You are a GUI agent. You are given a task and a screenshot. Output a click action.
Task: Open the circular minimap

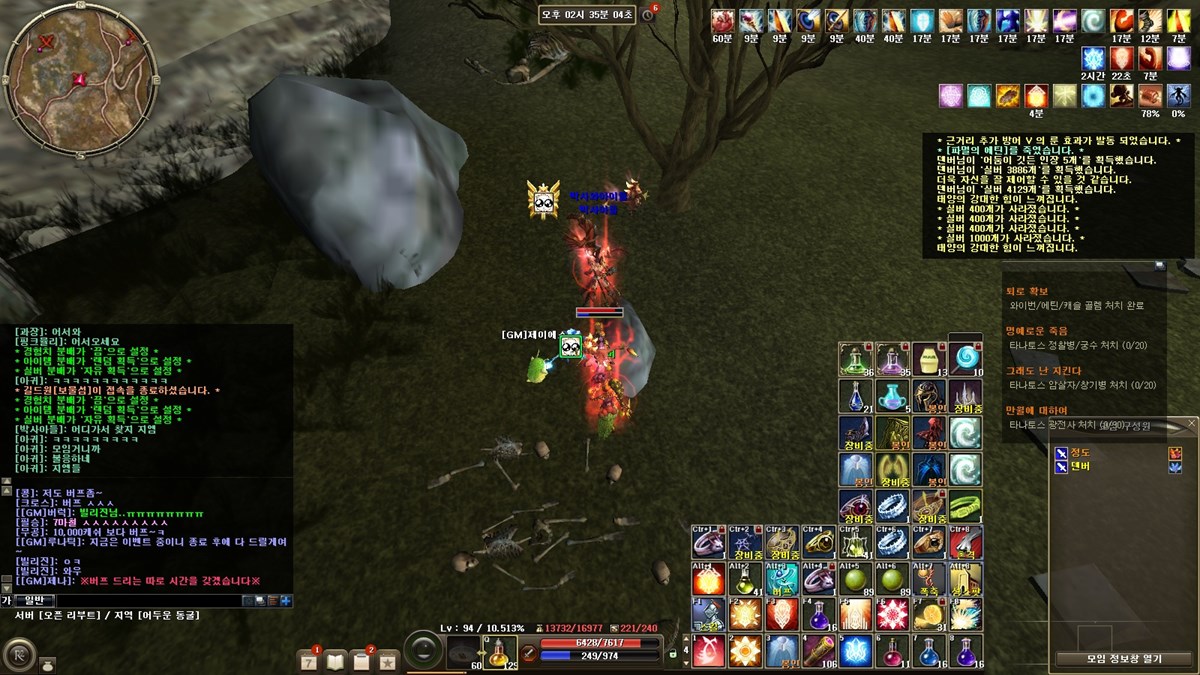80,78
